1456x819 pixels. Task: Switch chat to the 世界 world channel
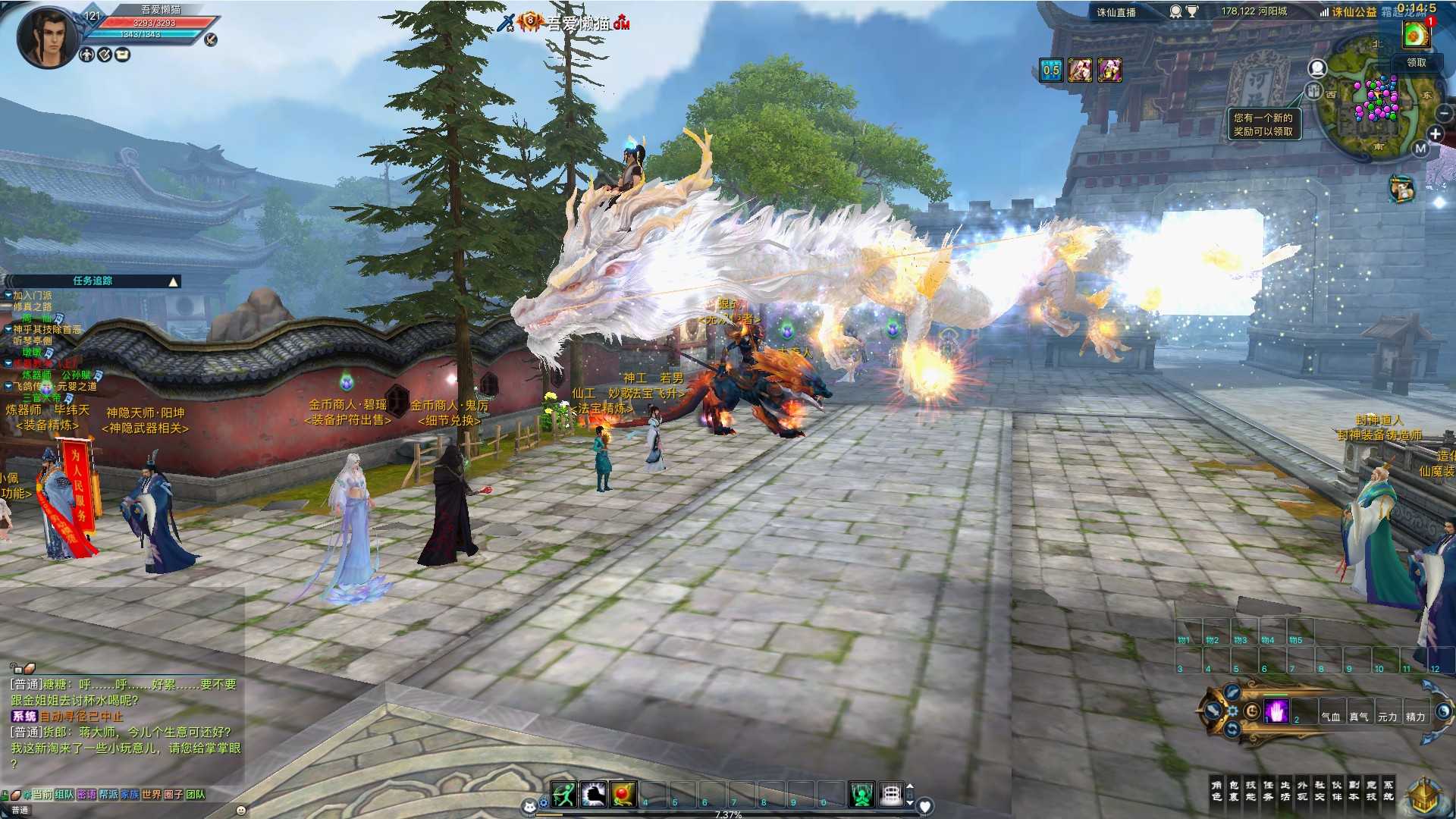click(x=152, y=794)
